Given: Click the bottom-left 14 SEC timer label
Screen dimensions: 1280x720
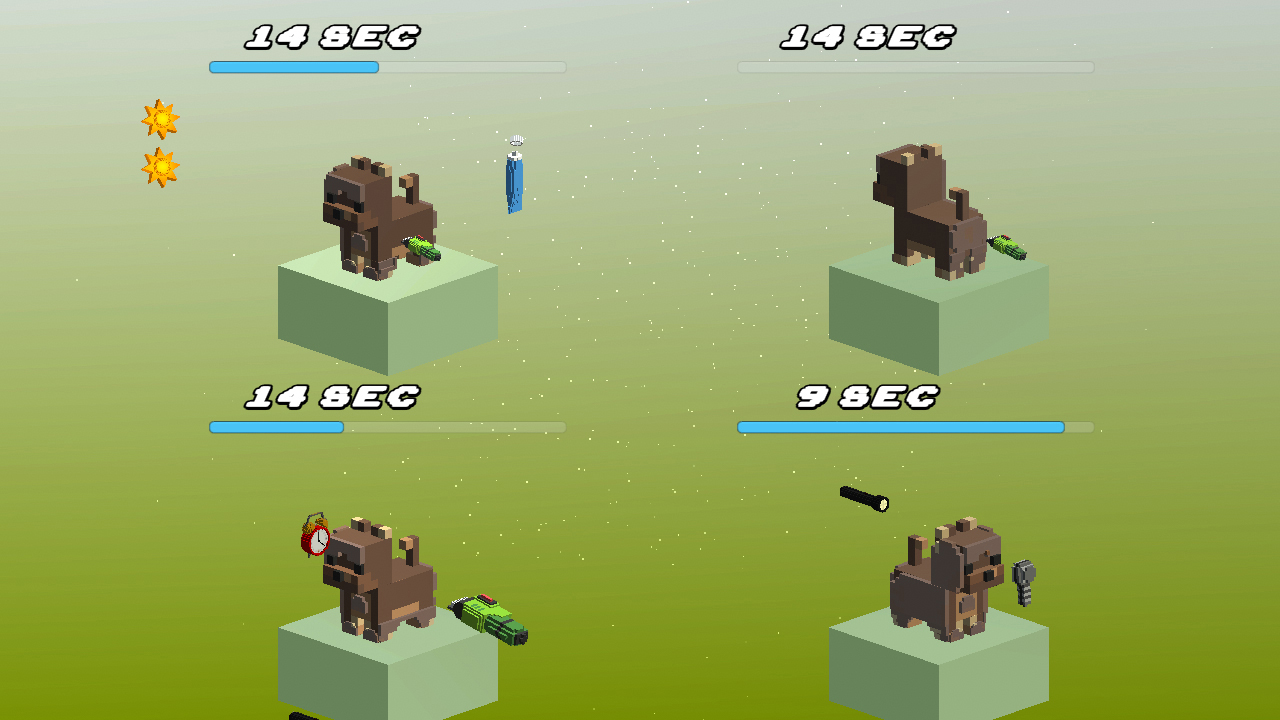Looking at the screenshot, I should [331, 396].
